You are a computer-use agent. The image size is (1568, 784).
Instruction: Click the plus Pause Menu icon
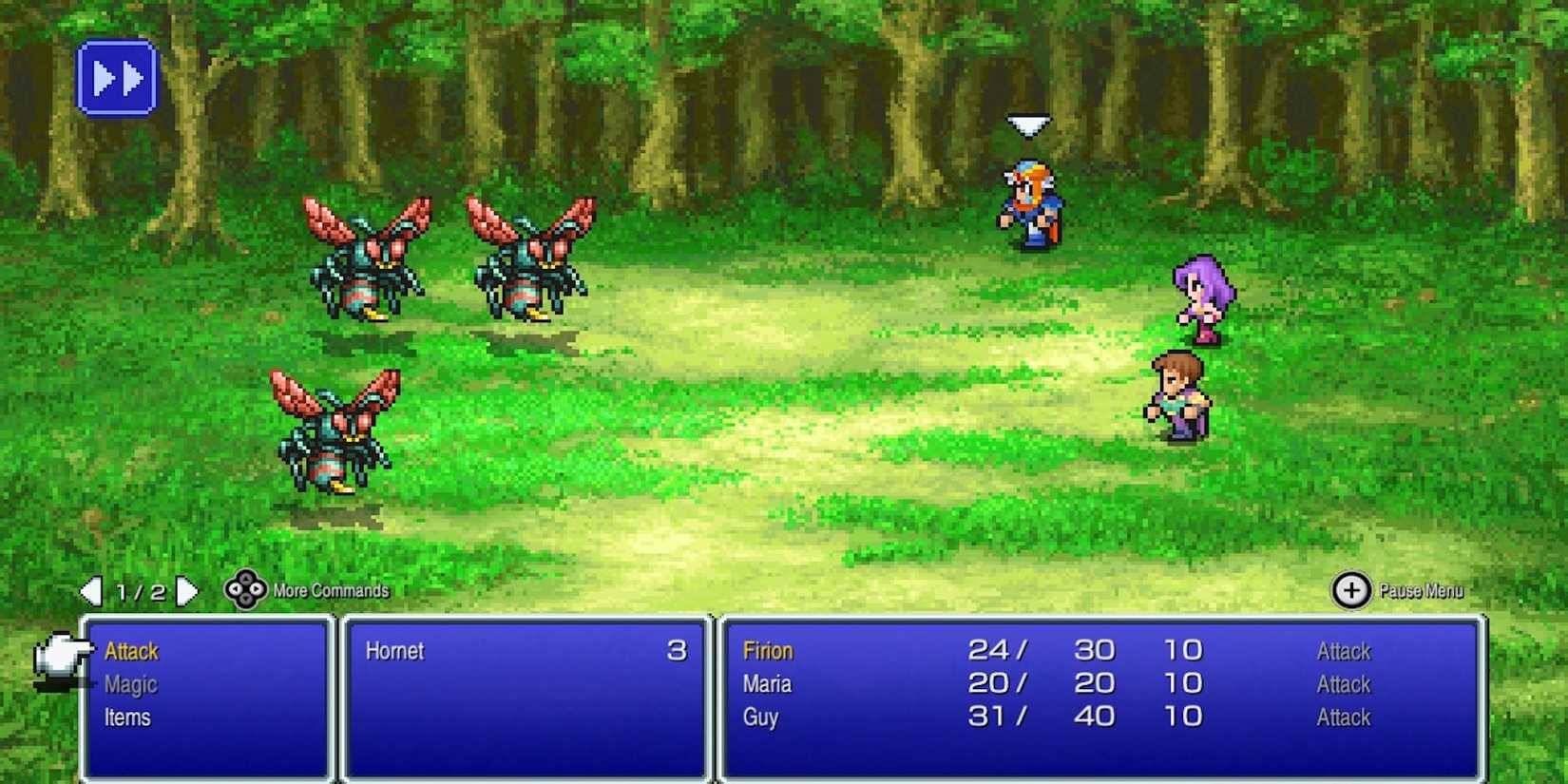1353,591
